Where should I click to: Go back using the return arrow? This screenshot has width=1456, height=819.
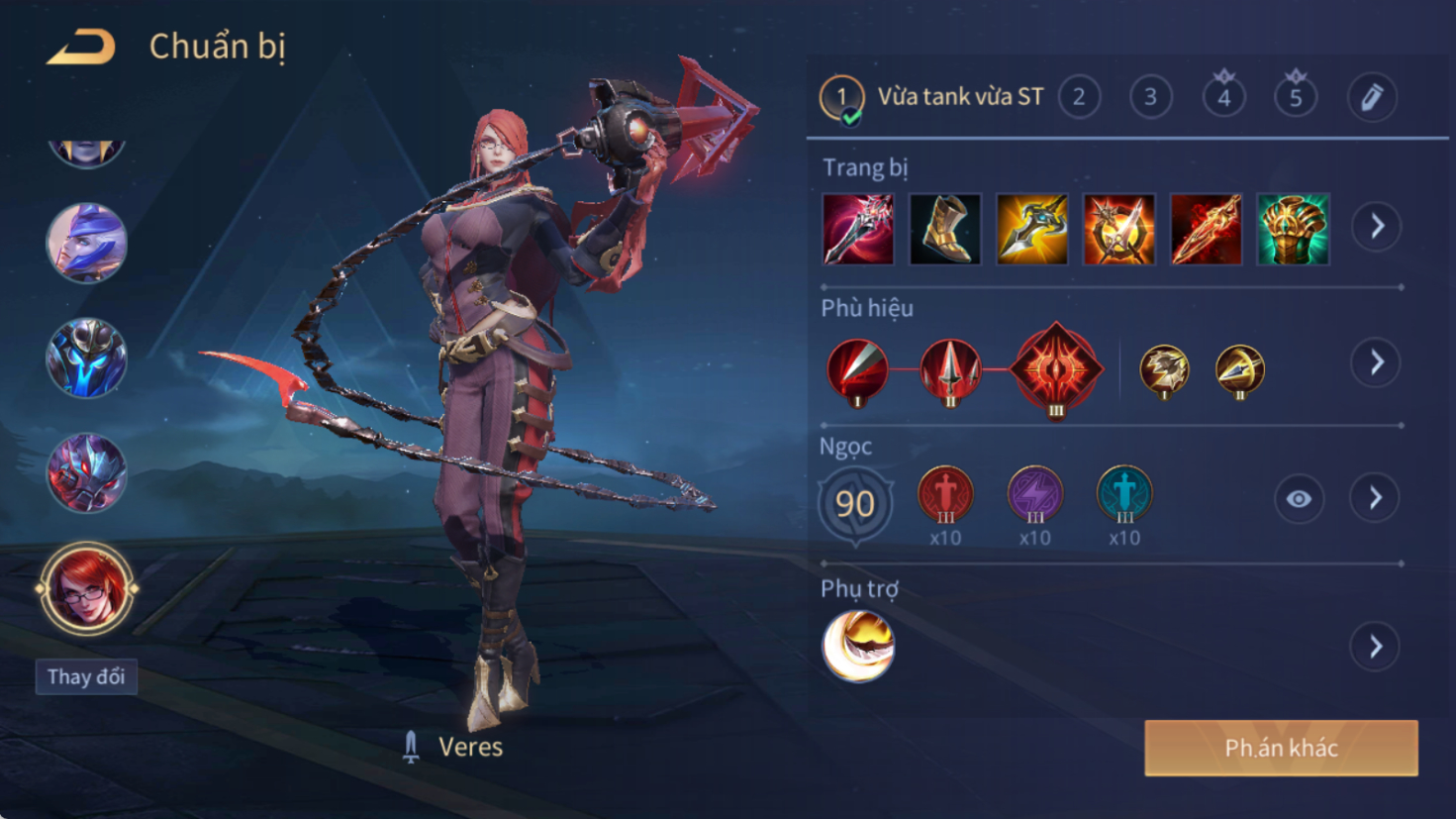(x=81, y=47)
